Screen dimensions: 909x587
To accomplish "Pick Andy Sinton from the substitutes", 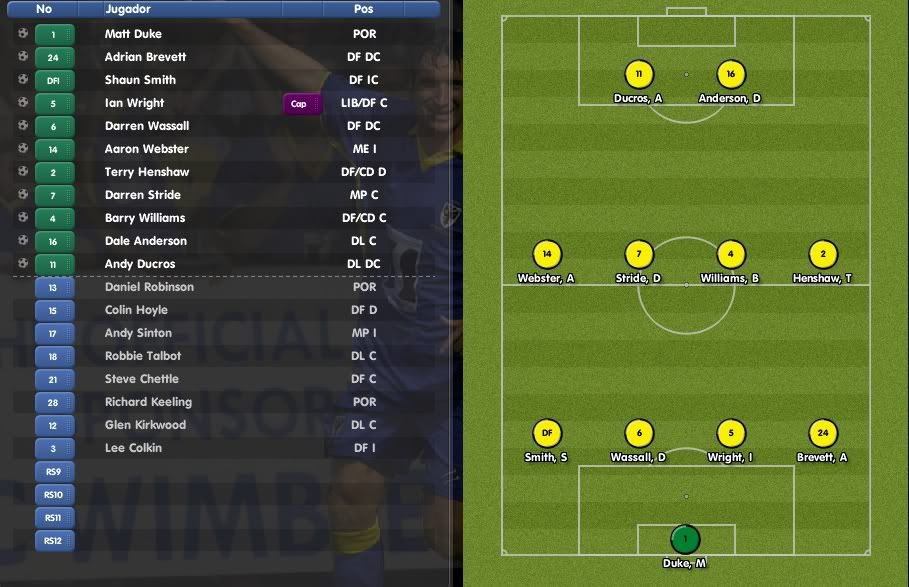I will 138,333.
